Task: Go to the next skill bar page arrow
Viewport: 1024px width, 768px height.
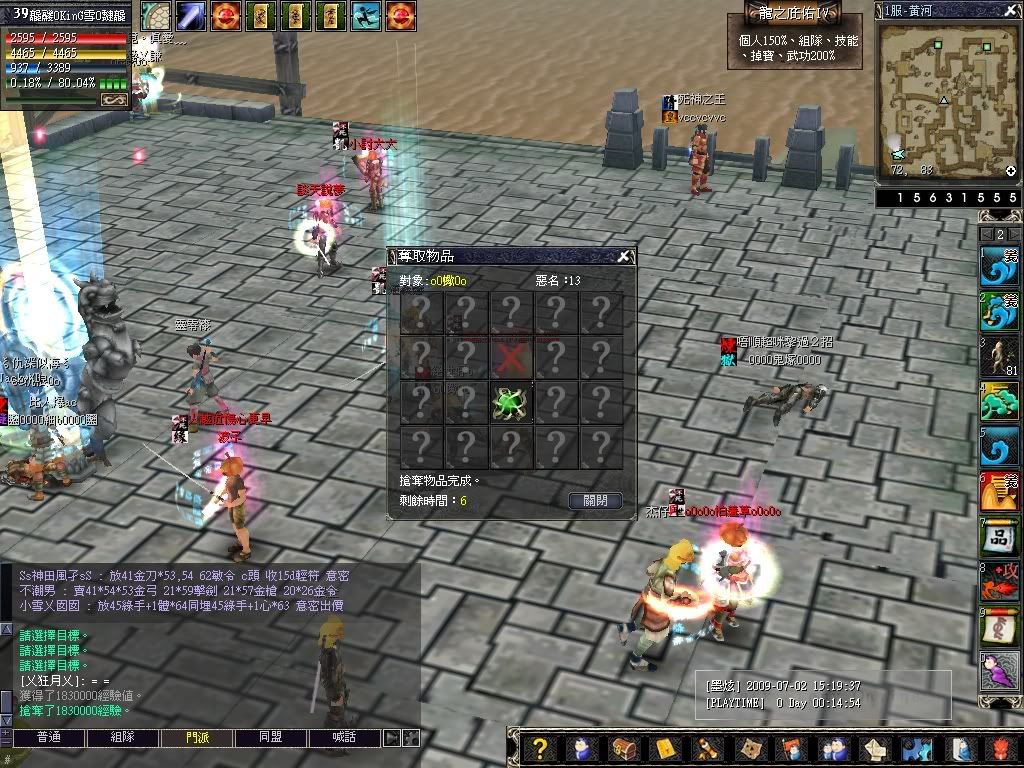Action: tap(1014, 234)
